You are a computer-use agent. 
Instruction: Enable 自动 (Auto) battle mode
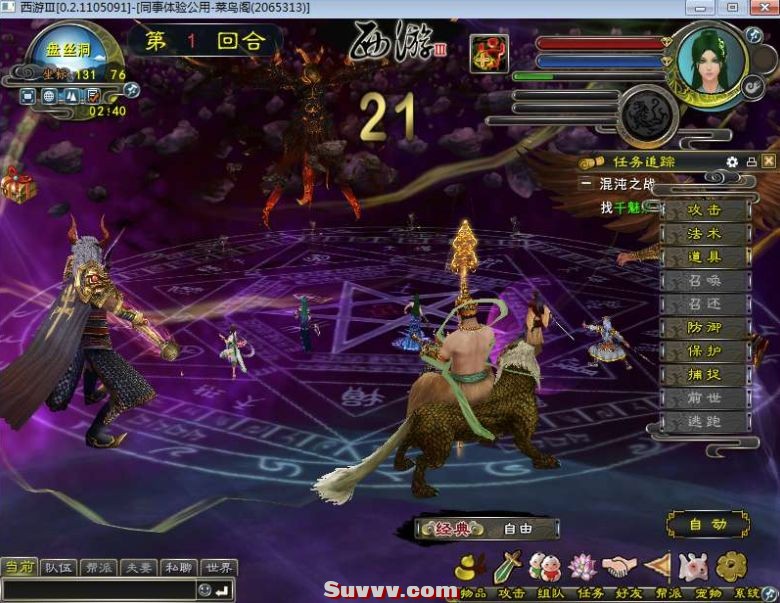pos(706,524)
